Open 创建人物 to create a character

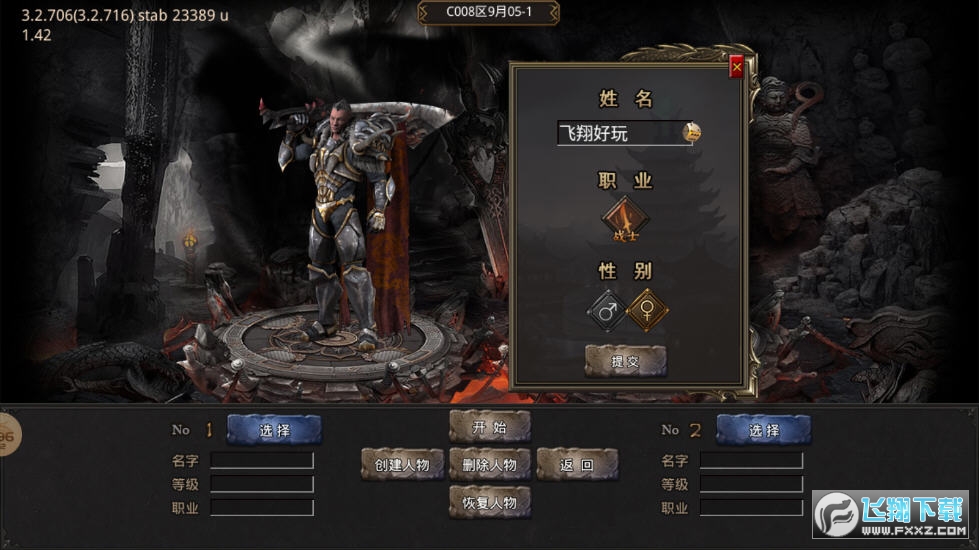tap(402, 464)
